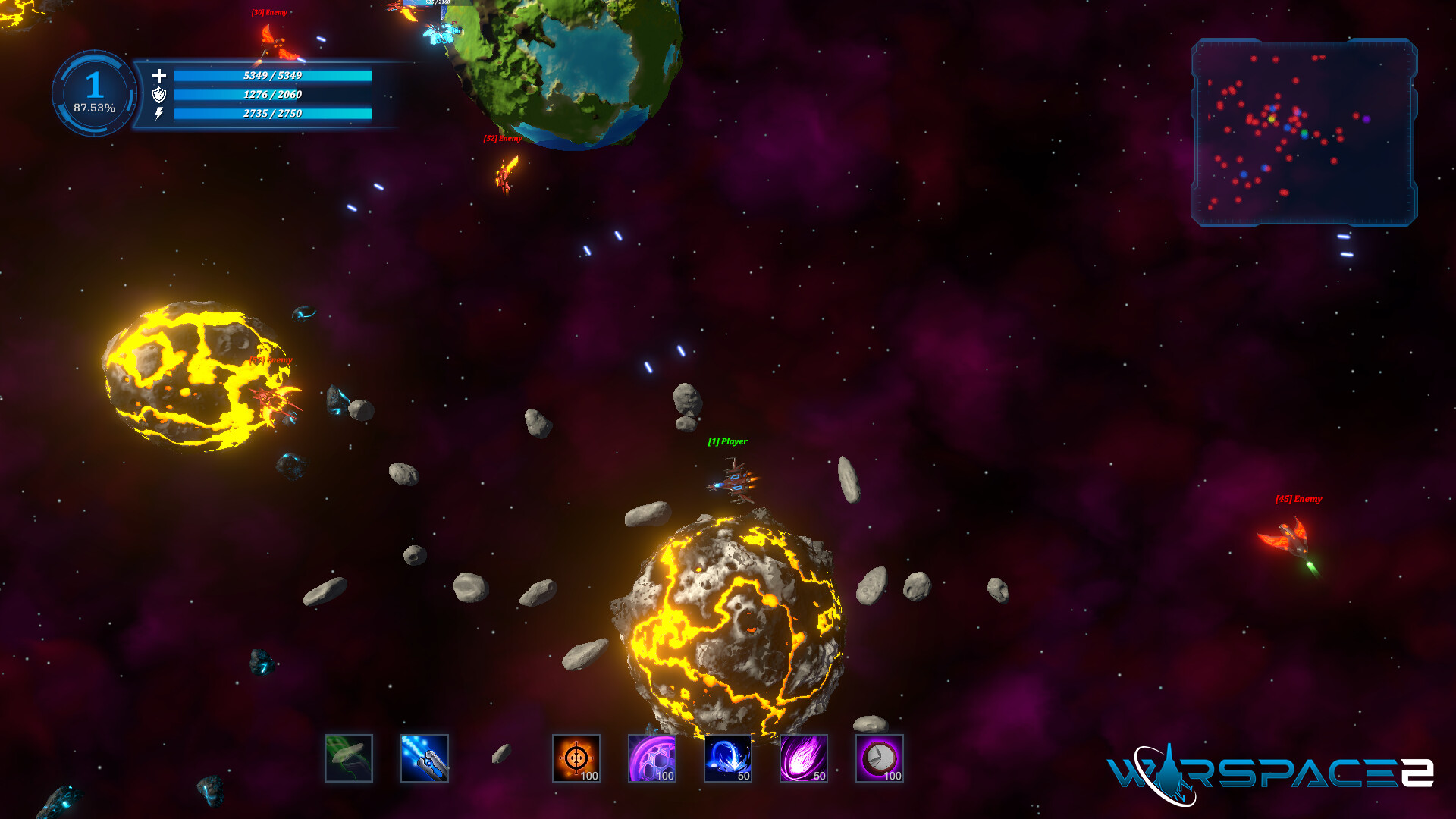Activate the blue railgun weapon icon

tap(425, 759)
